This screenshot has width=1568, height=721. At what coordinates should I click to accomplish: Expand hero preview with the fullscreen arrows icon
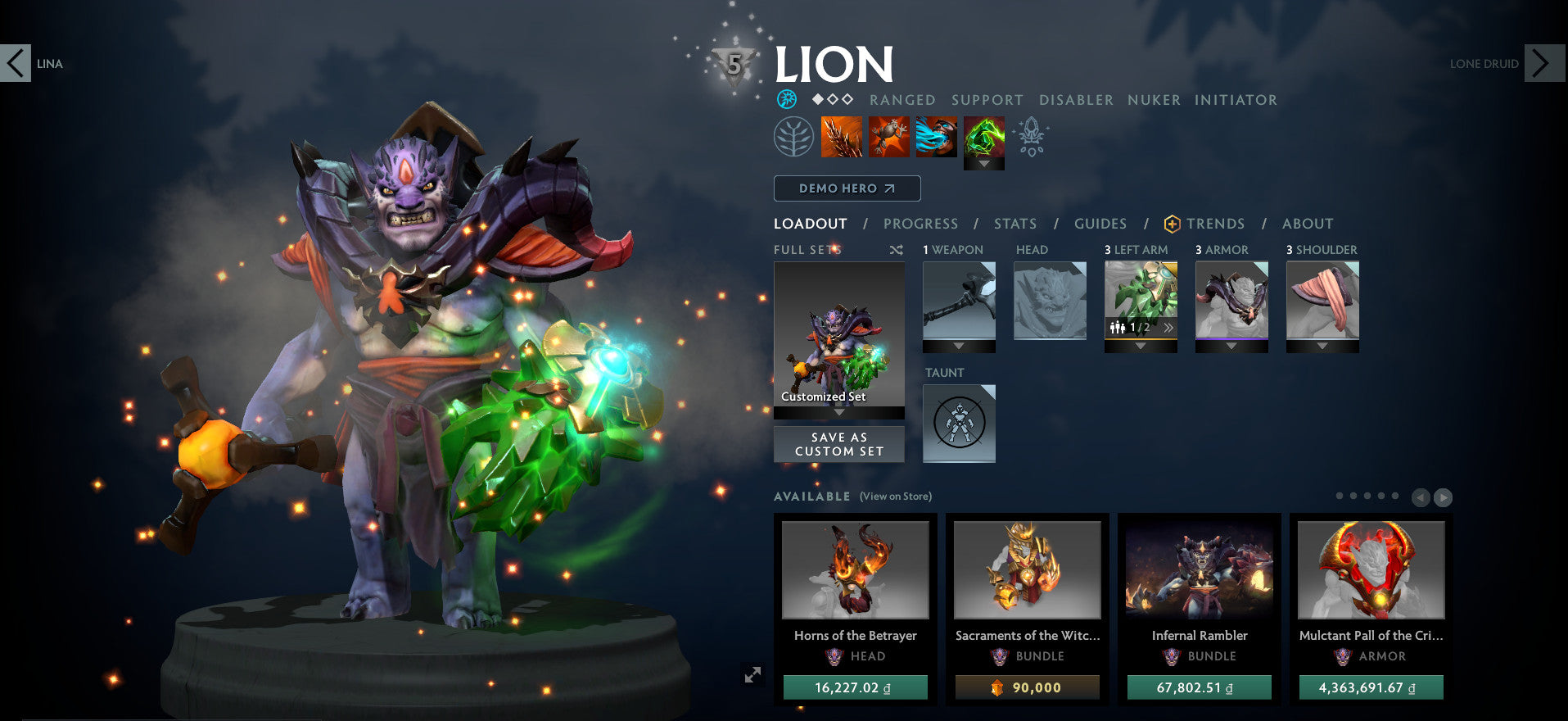(x=752, y=675)
